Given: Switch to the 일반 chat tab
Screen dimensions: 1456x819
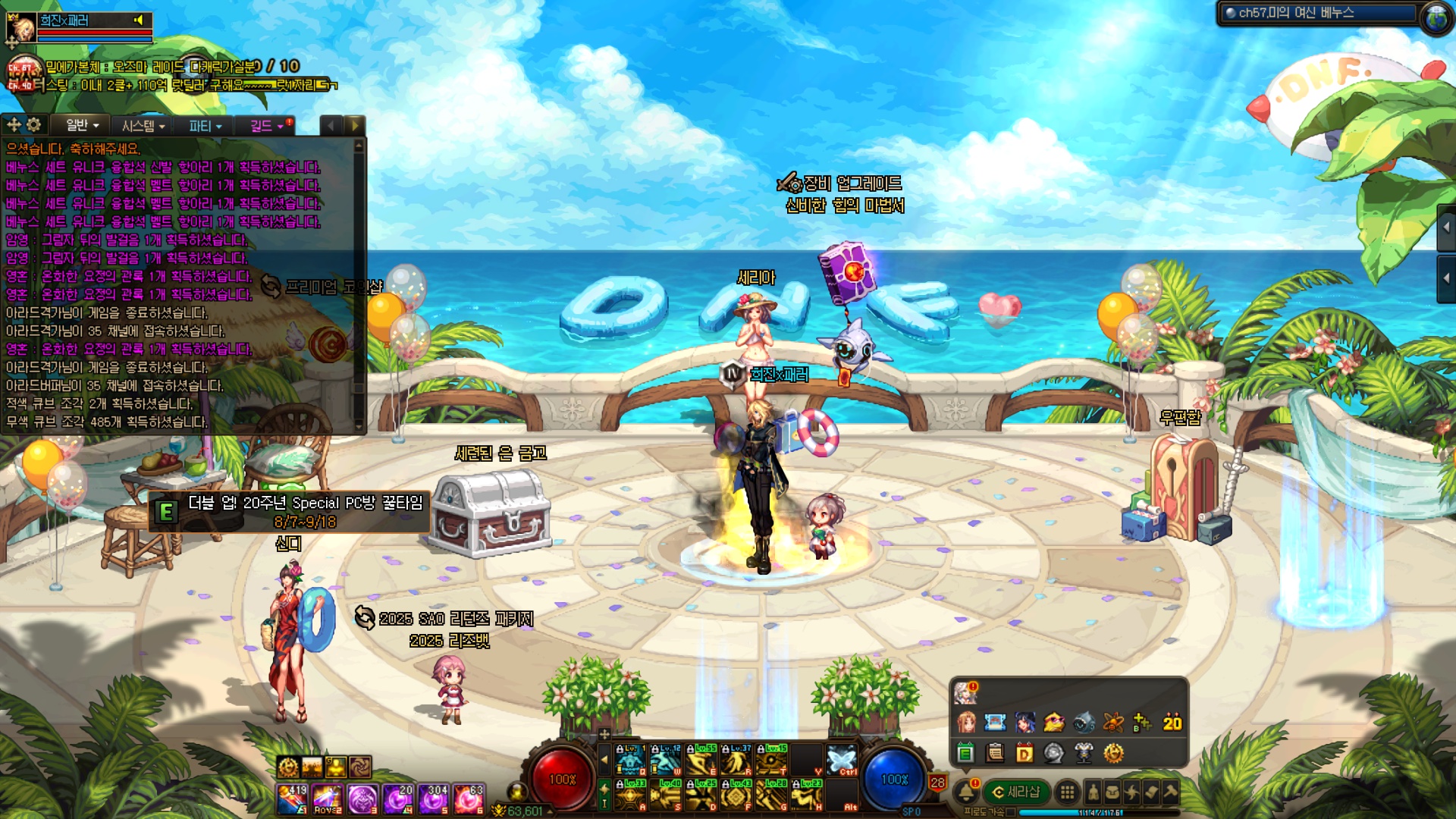Looking at the screenshot, I should (x=81, y=126).
